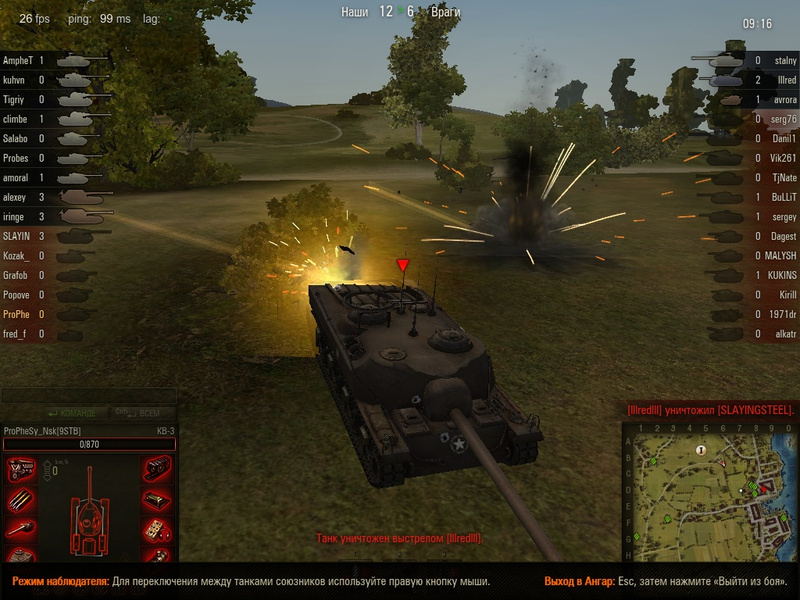Select the ammo rack shells icon

(x=21, y=498)
